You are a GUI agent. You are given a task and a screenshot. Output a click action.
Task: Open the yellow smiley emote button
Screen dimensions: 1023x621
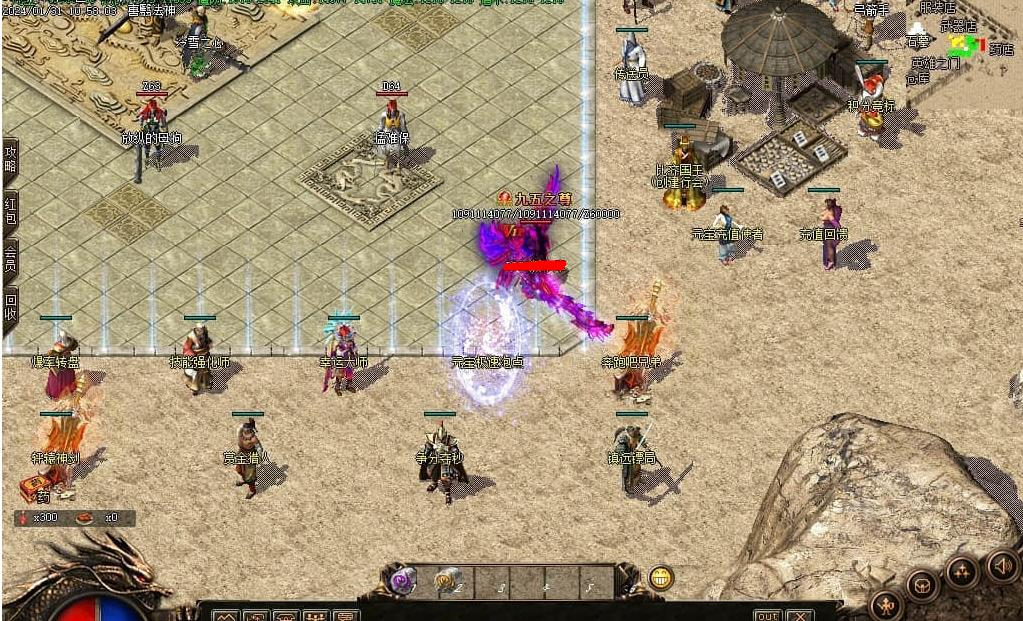660,577
